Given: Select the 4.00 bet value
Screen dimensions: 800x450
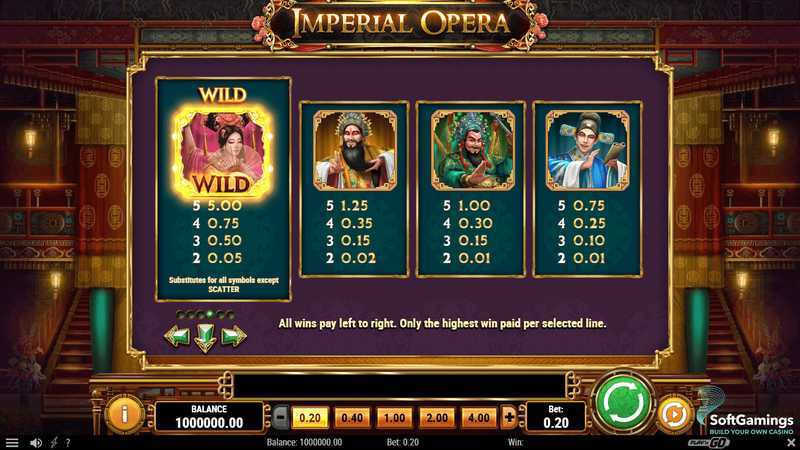Looking at the screenshot, I should (479, 416).
